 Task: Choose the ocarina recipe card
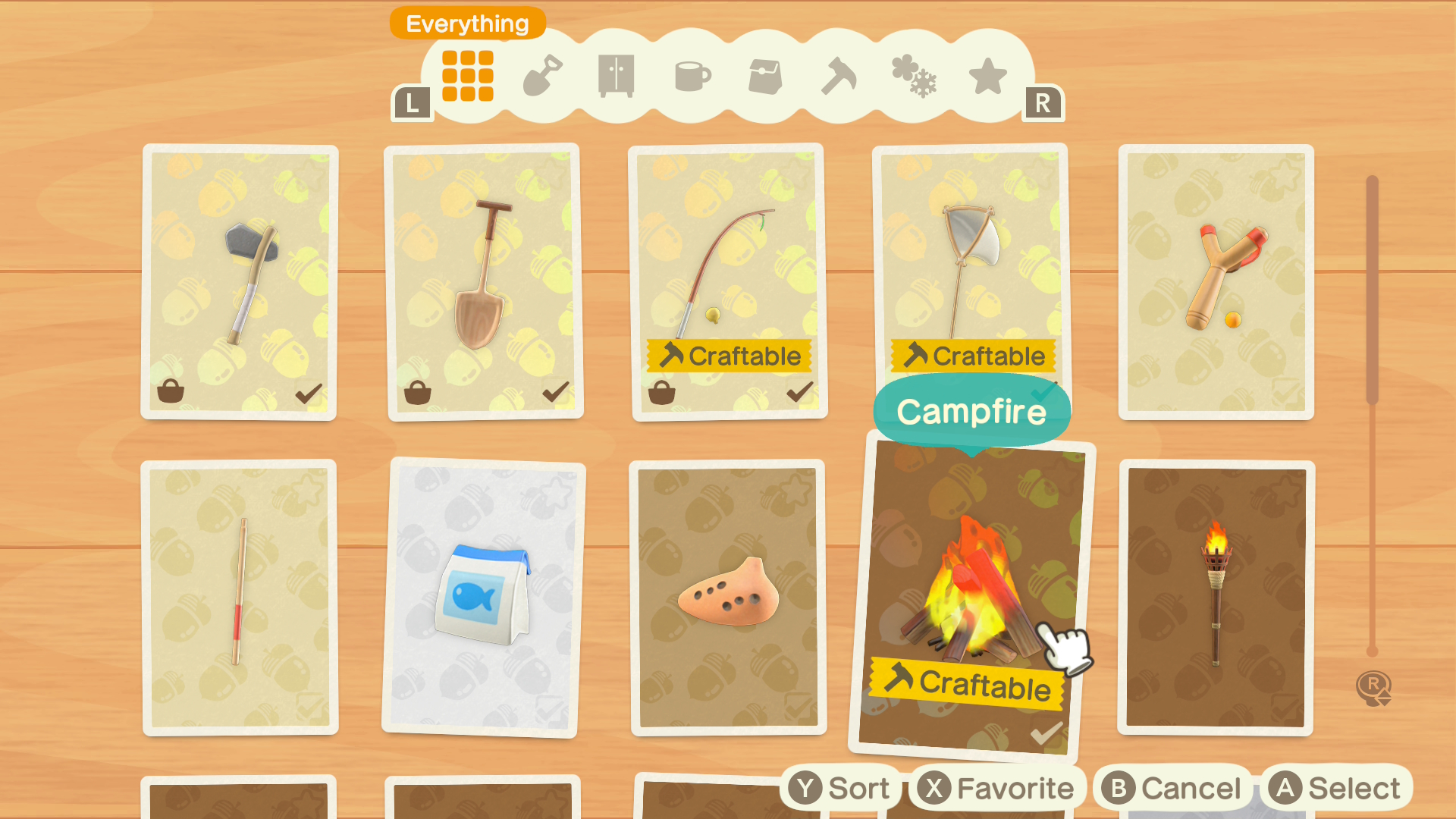coord(728,597)
